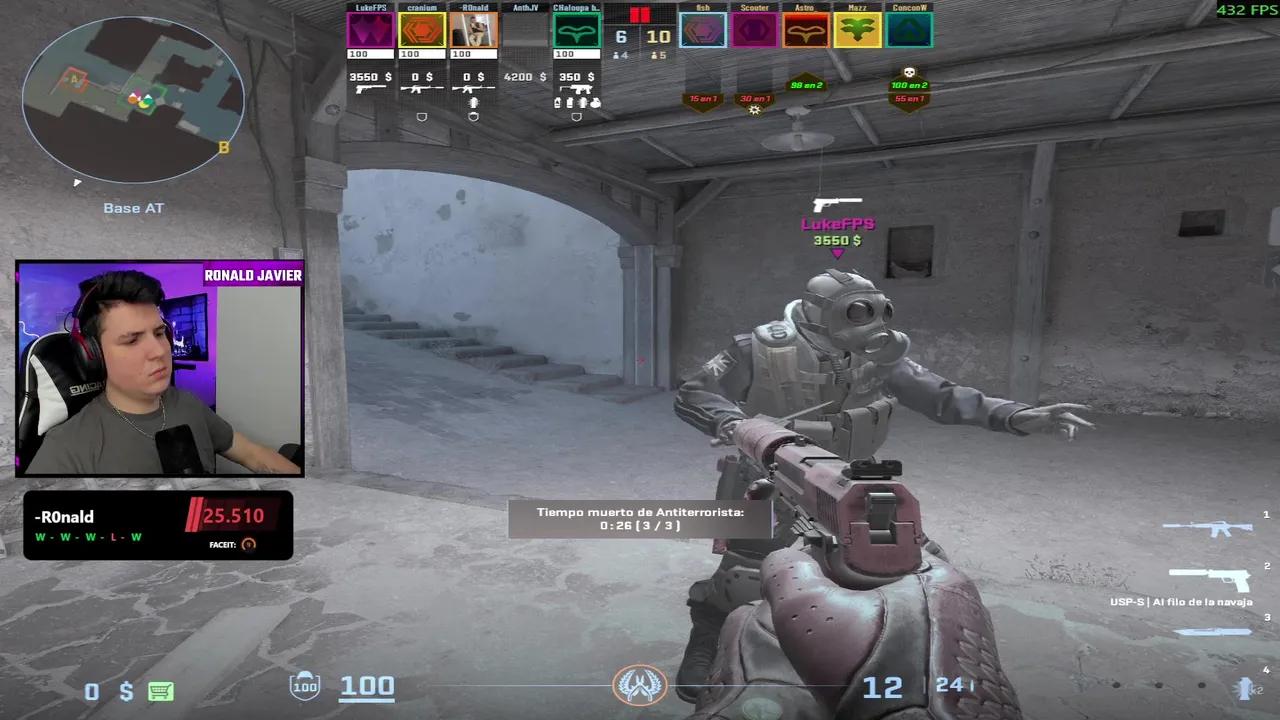
Task: Click ConconW's name tab on the scoreboard
Action: click(x=908, y=8)
